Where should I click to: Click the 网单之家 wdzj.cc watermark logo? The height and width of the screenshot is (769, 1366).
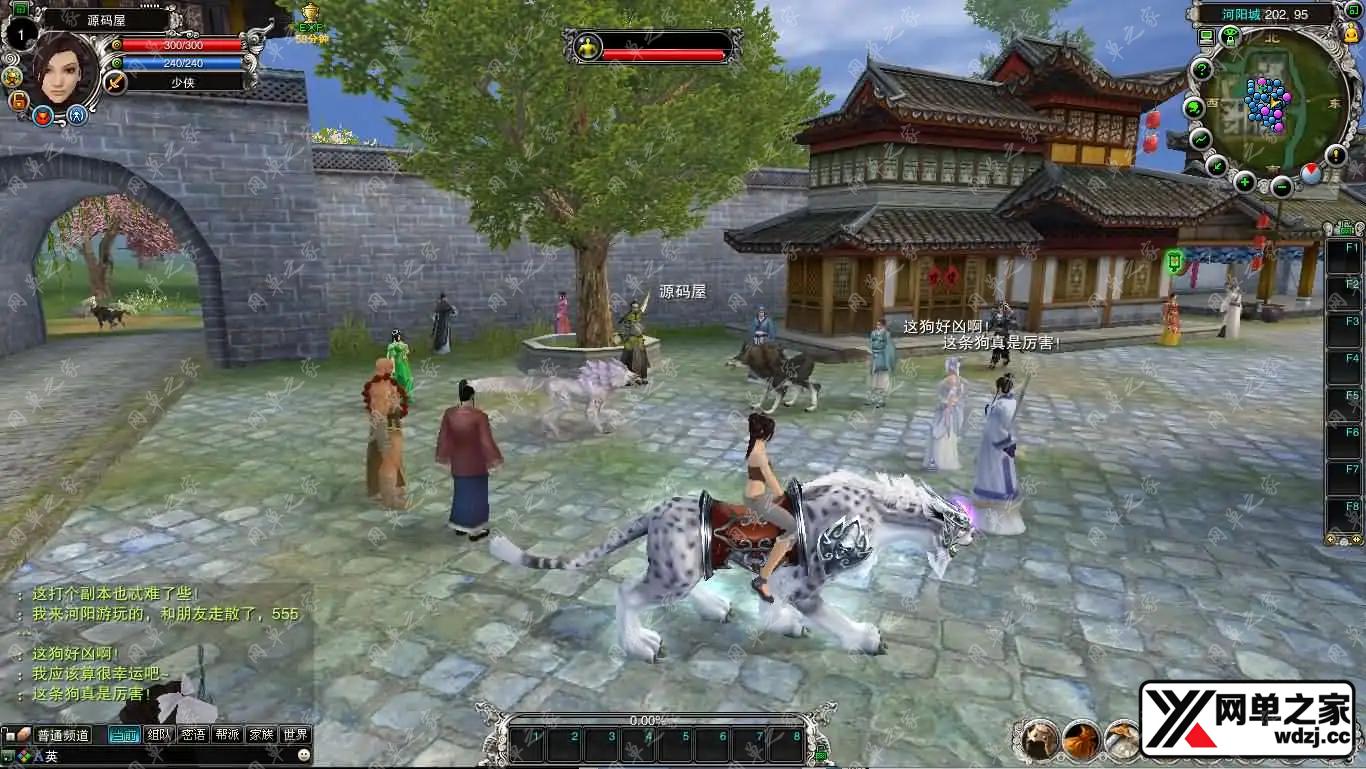[x=1248, y=718]
